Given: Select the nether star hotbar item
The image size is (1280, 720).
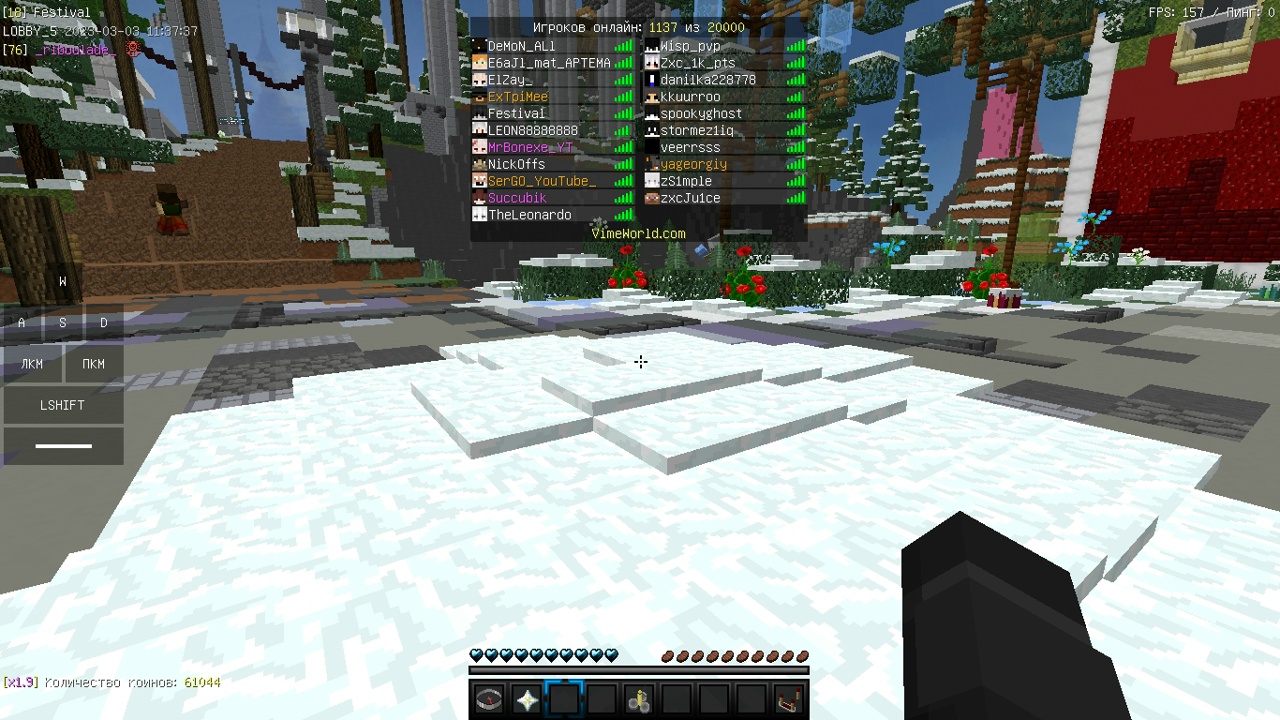Looking at the screenshot, I should tap(526, 699).
